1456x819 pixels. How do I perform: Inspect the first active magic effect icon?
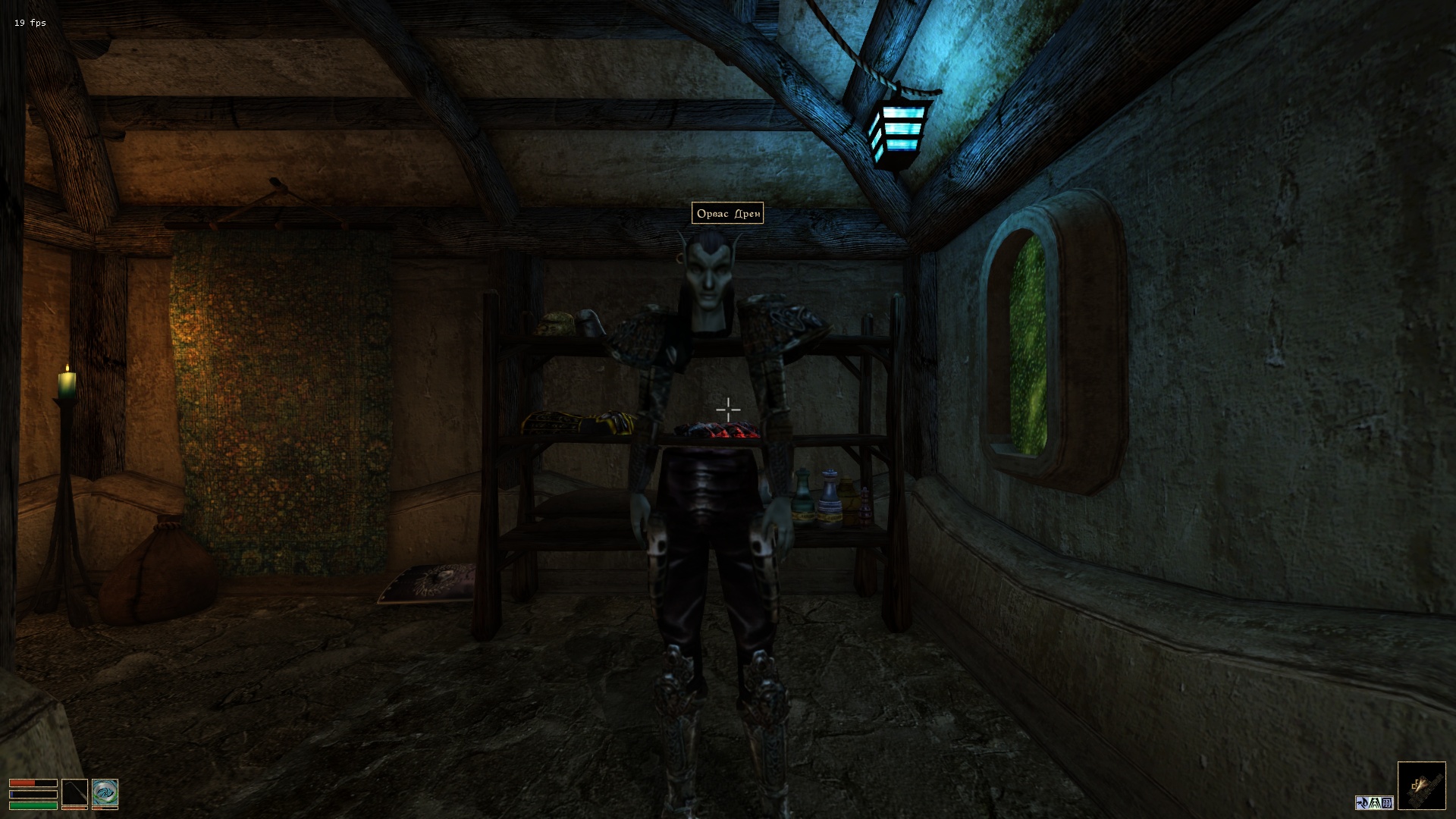click(x=1362, y=802)
